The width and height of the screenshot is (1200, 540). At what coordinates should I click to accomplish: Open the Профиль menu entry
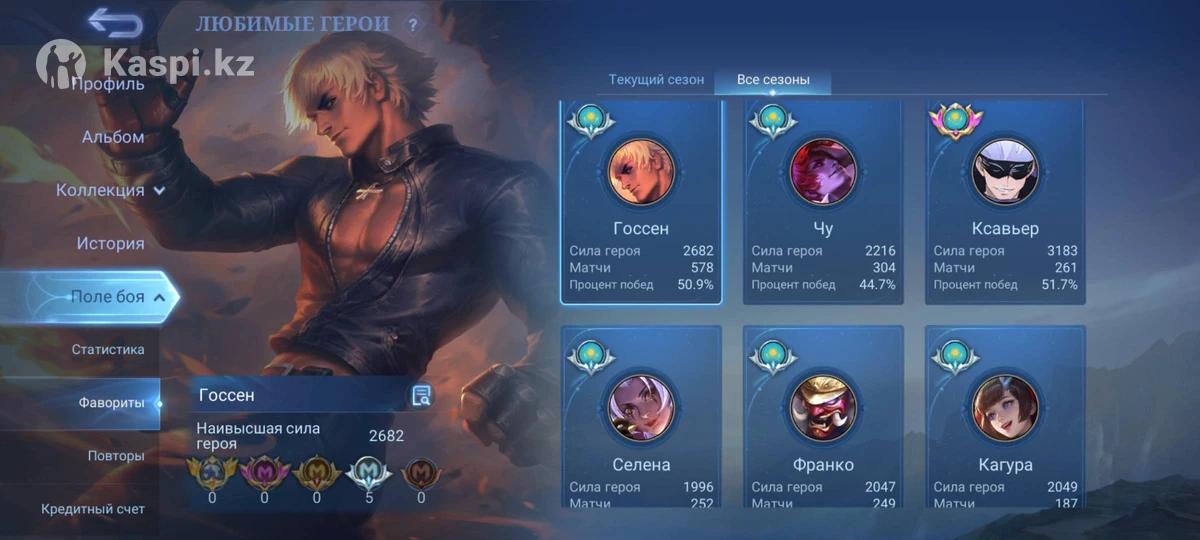[x=108, y=84]
